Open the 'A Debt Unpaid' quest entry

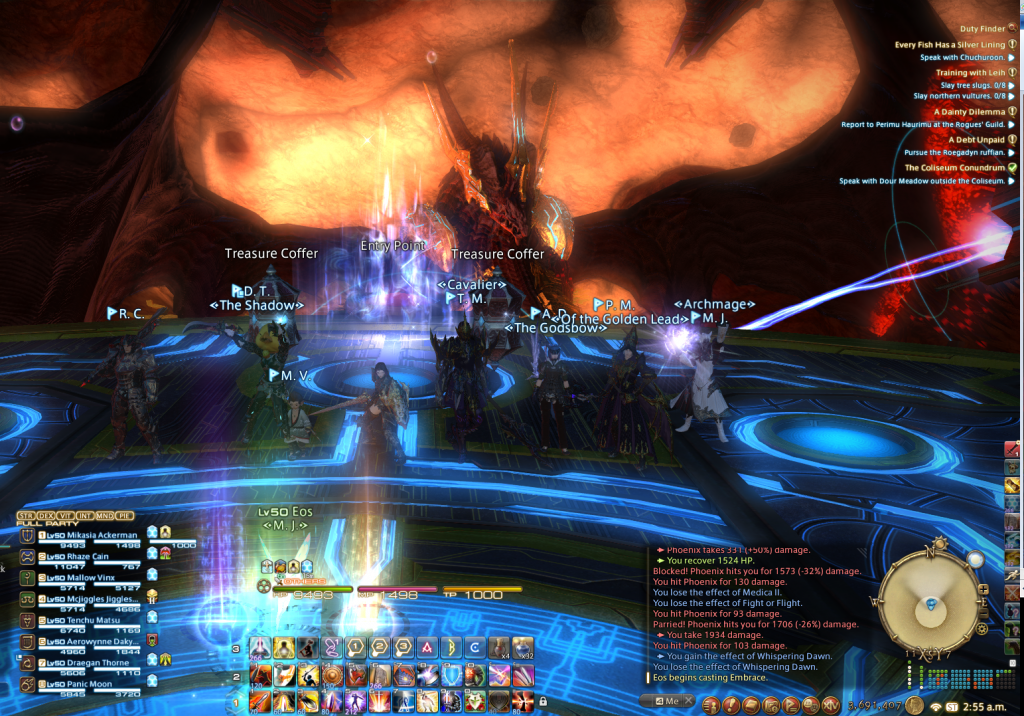tap(970, 139)
